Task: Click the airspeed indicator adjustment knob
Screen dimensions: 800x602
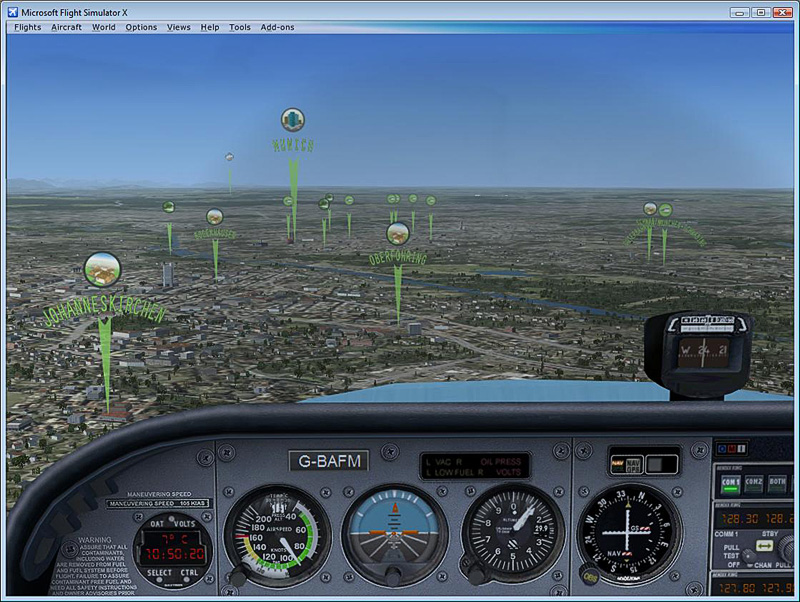Action: [x=238, y=577]
